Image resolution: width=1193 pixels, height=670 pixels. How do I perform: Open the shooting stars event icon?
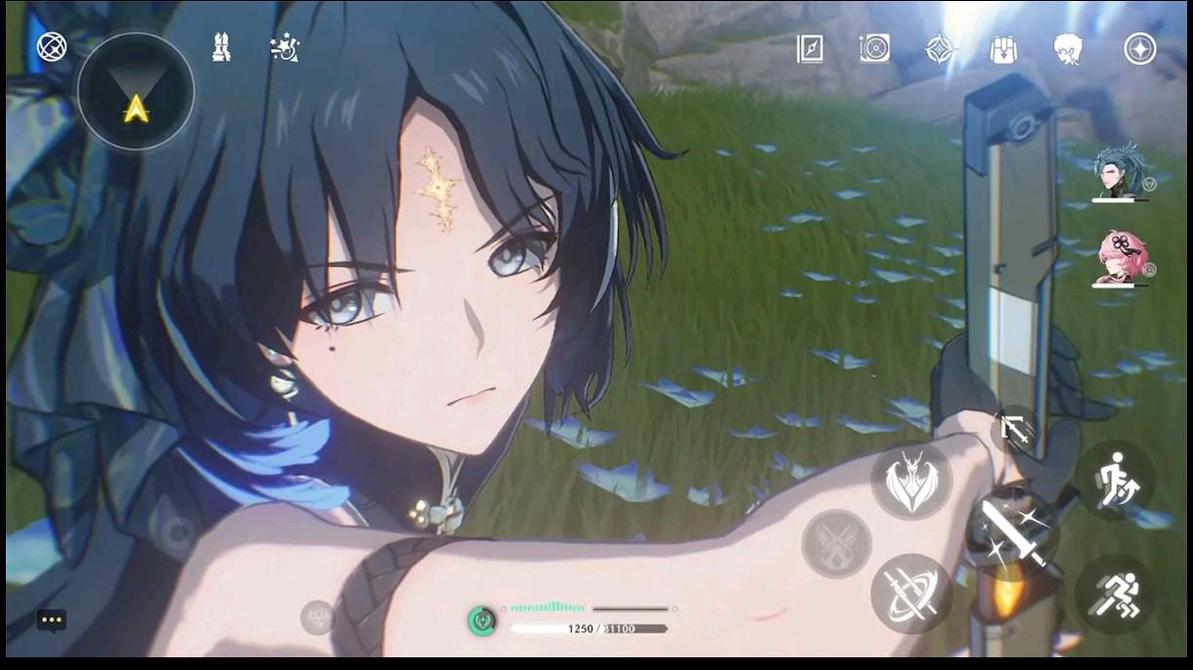[284, 48]
